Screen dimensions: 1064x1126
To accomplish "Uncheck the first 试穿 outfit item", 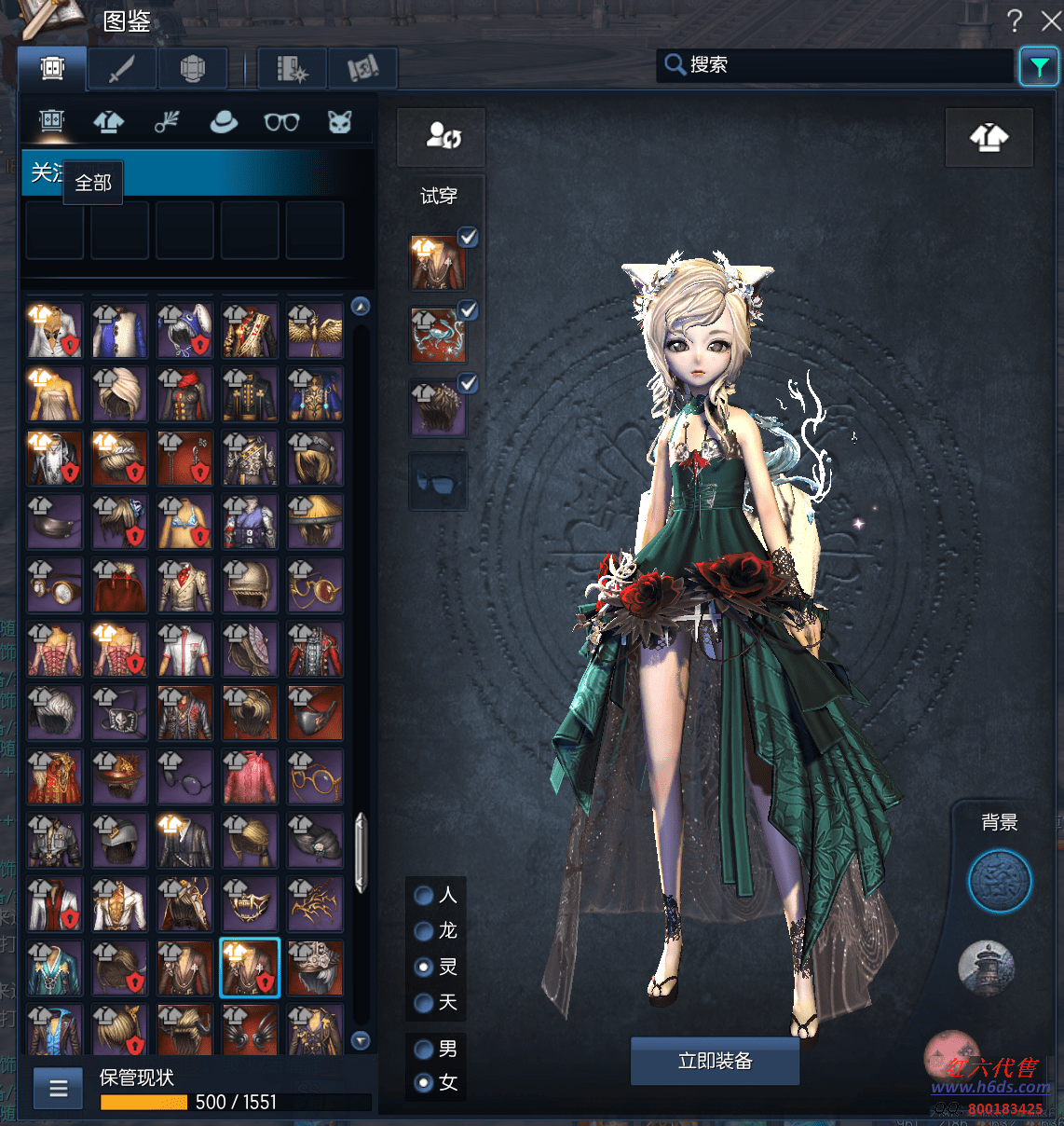I will pos(468,238).
